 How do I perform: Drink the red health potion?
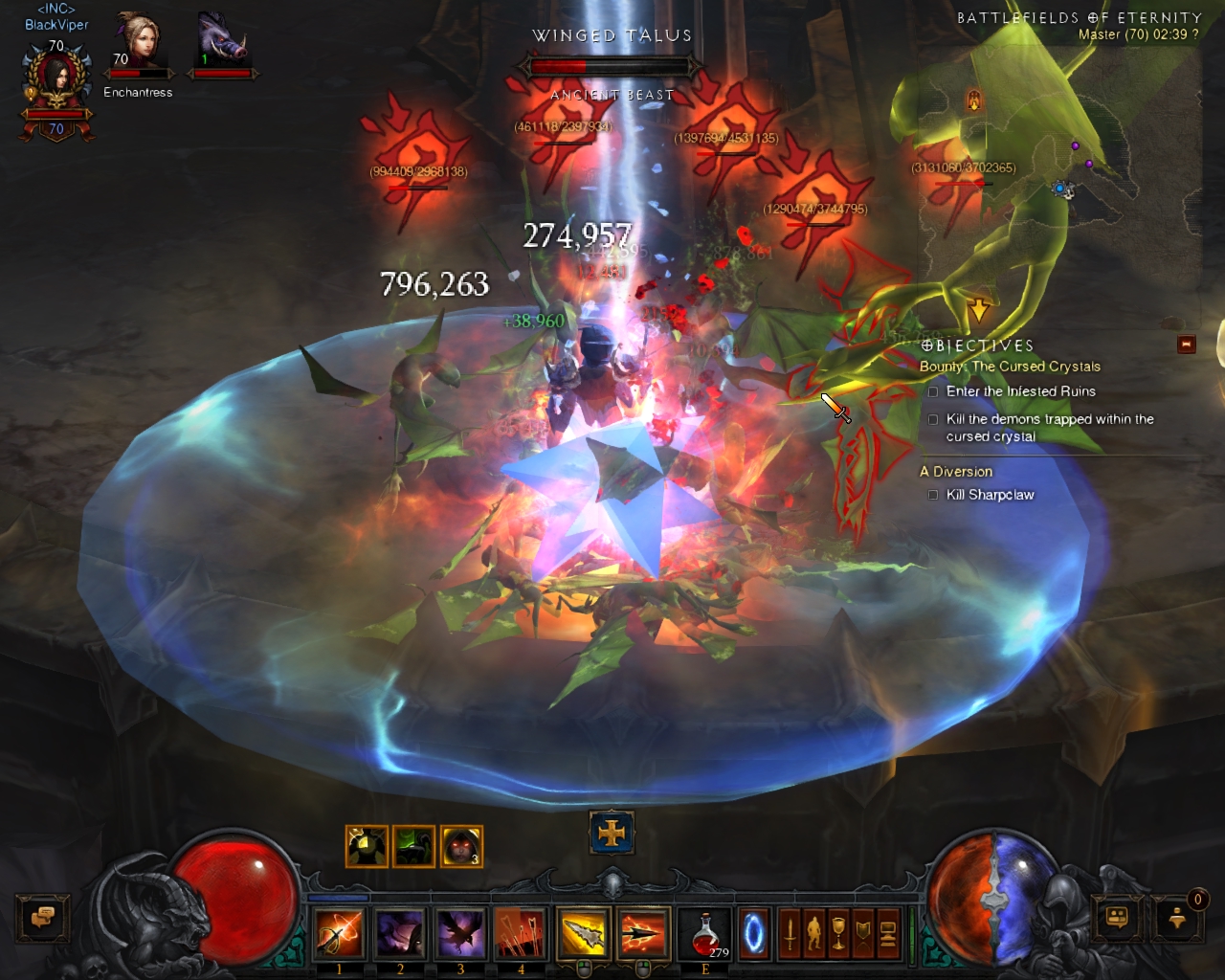pyautogui.click(x=705, y=934)
